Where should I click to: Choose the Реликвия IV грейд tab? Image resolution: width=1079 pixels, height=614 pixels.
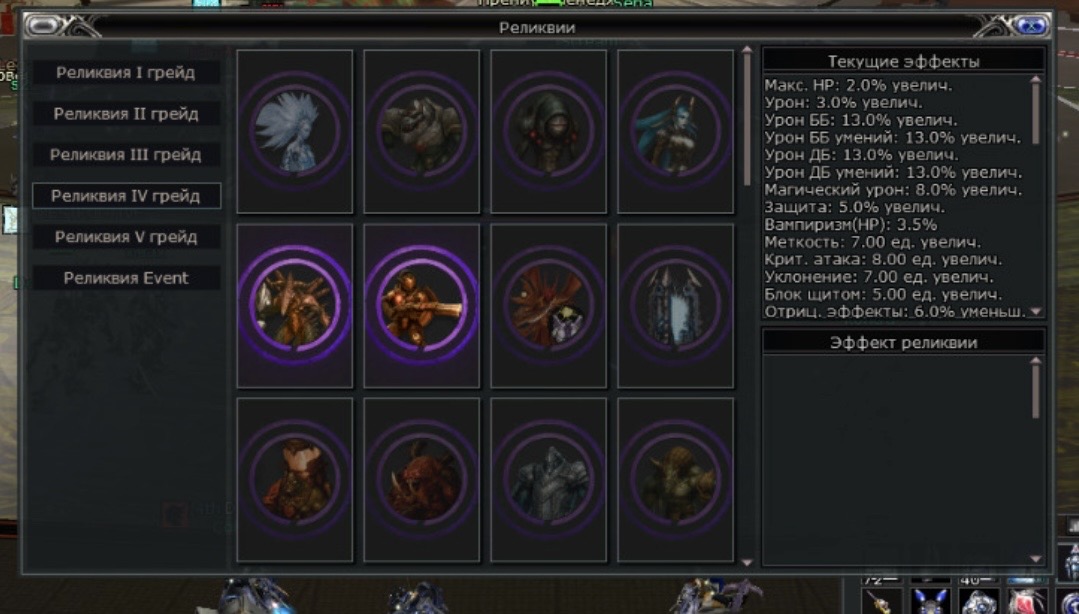pyautogui.click(x=126, y=196)
